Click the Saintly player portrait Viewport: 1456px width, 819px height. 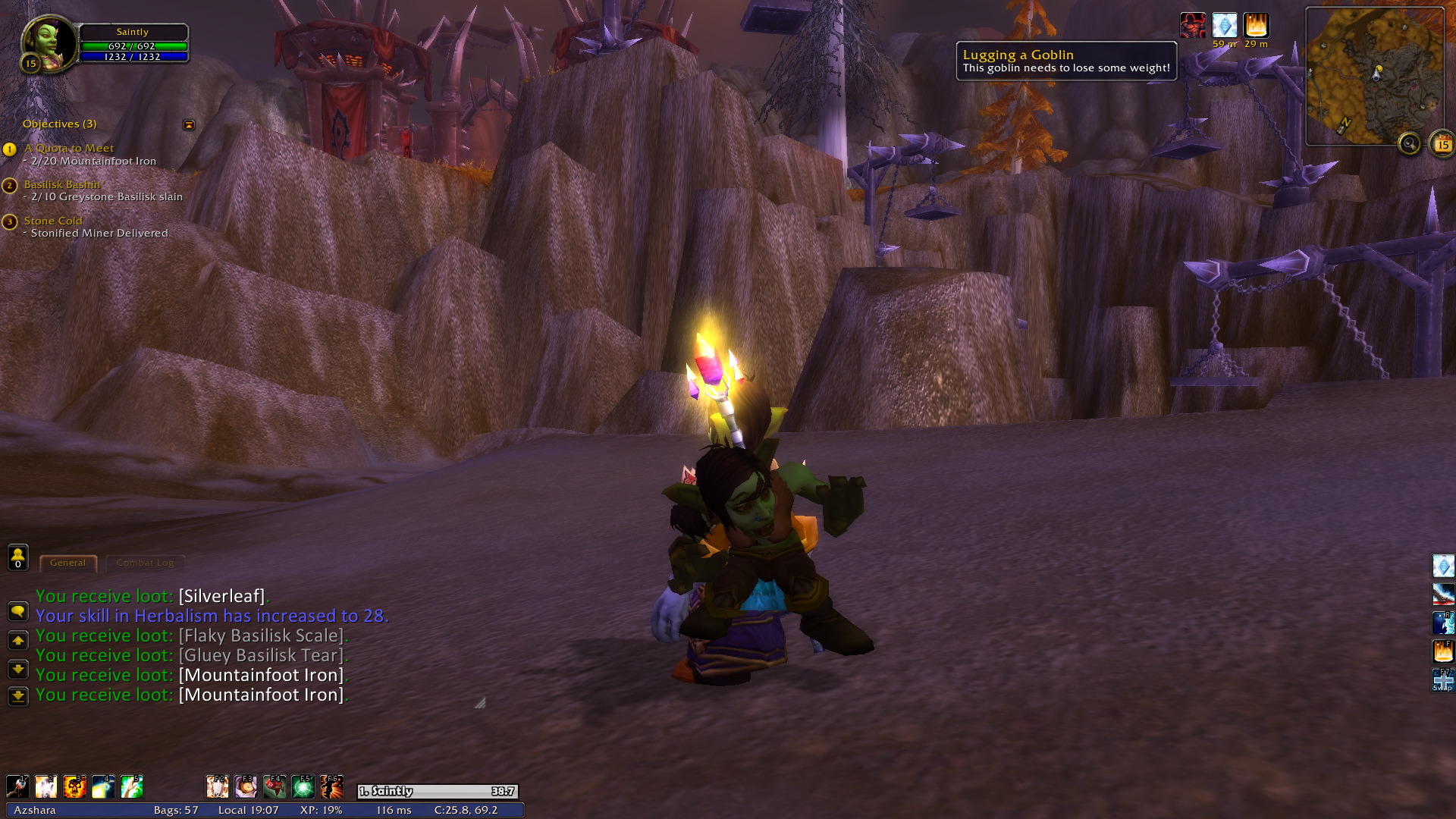48,43
